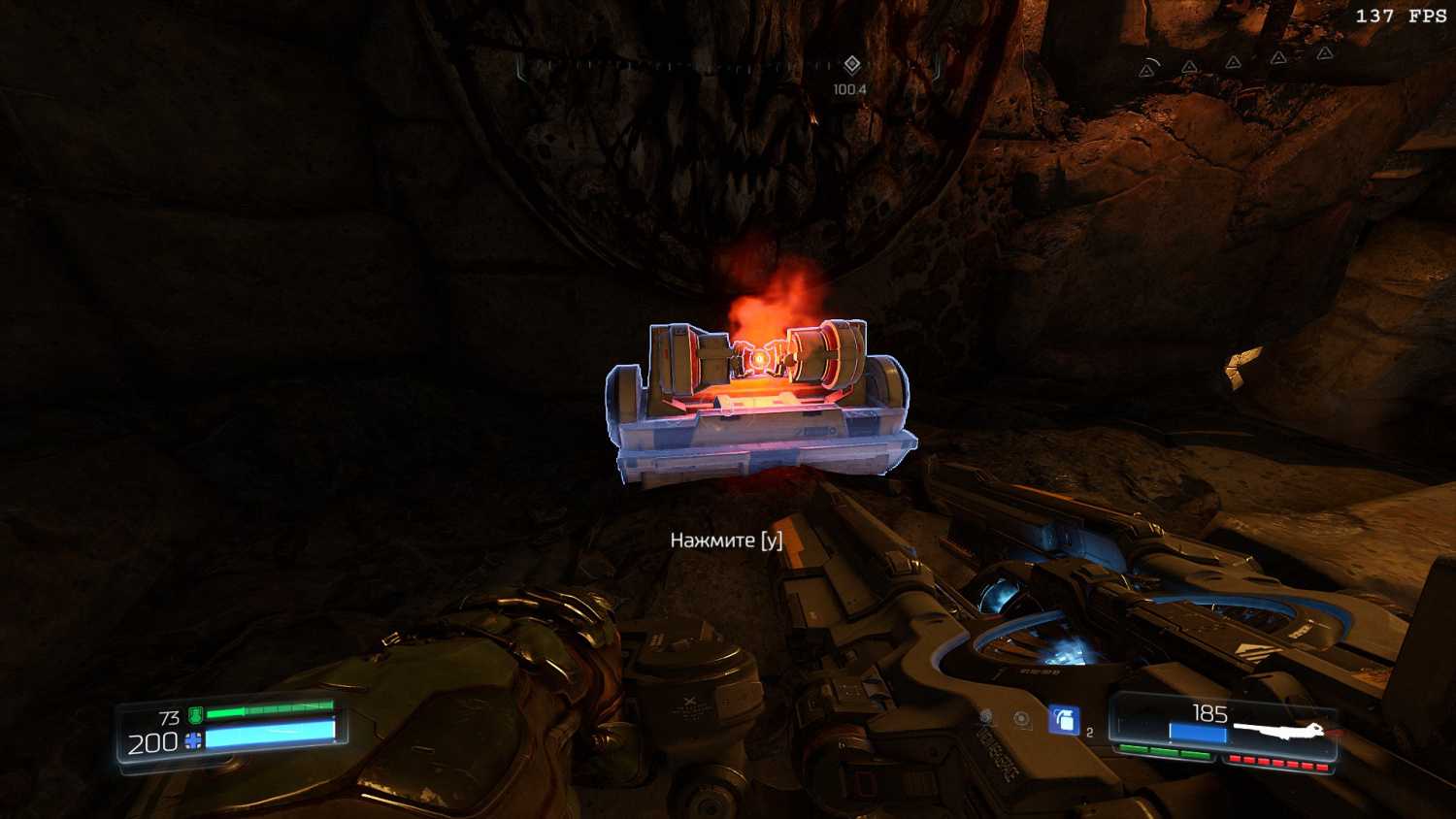The image size is (1456, 819).
Task: Select the blue frag grenade equipment icon
Action: point(1064,720)
